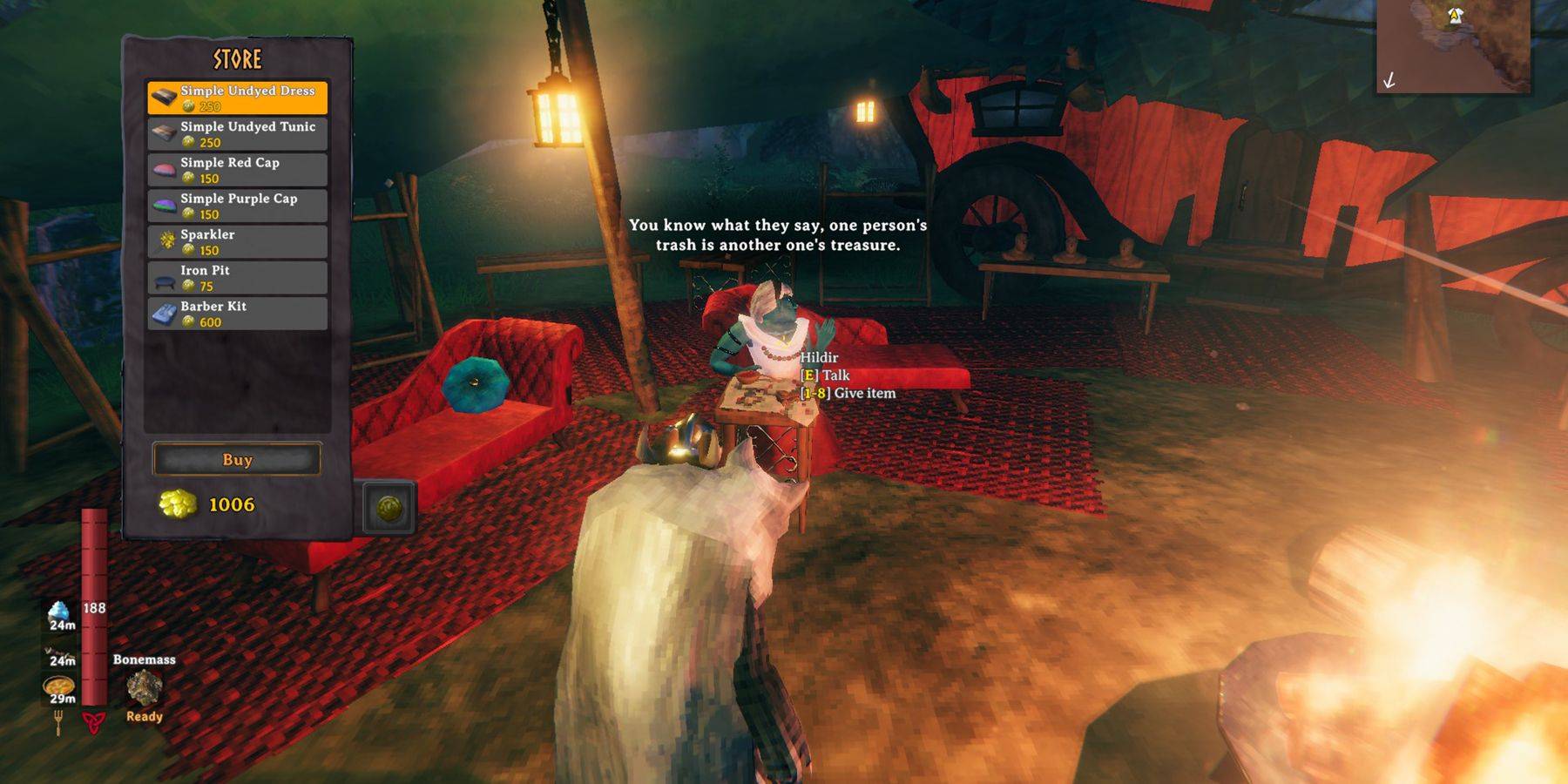Select the Simple Purple Cap entry
1568x784 pixels.
[237, 206]
